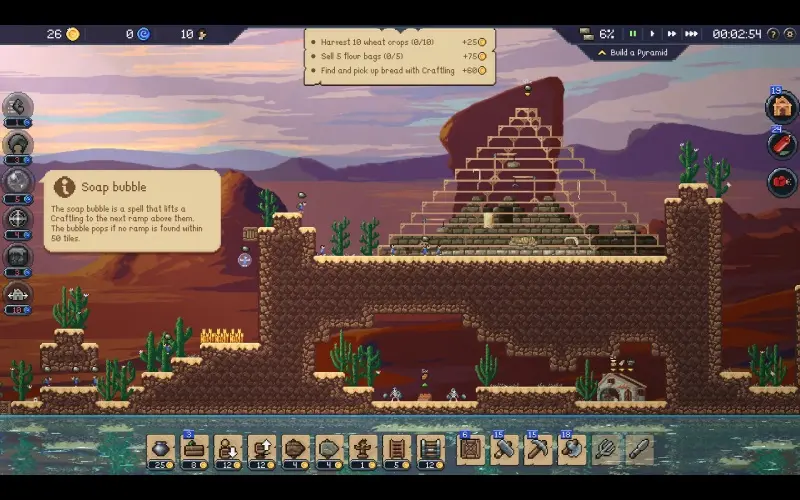Open the settings gear menu

tap(787, 34)
